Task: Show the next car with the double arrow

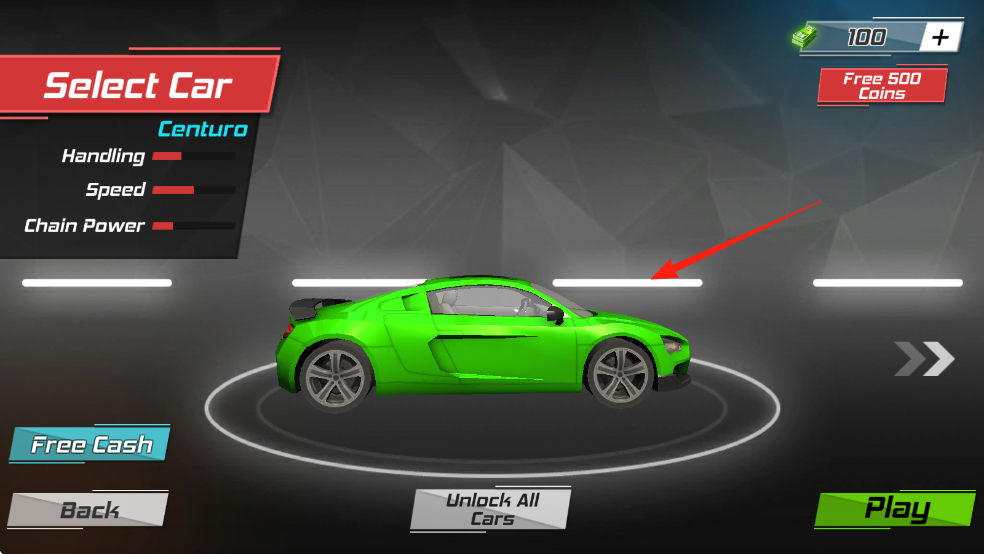Action: [925, 358]
